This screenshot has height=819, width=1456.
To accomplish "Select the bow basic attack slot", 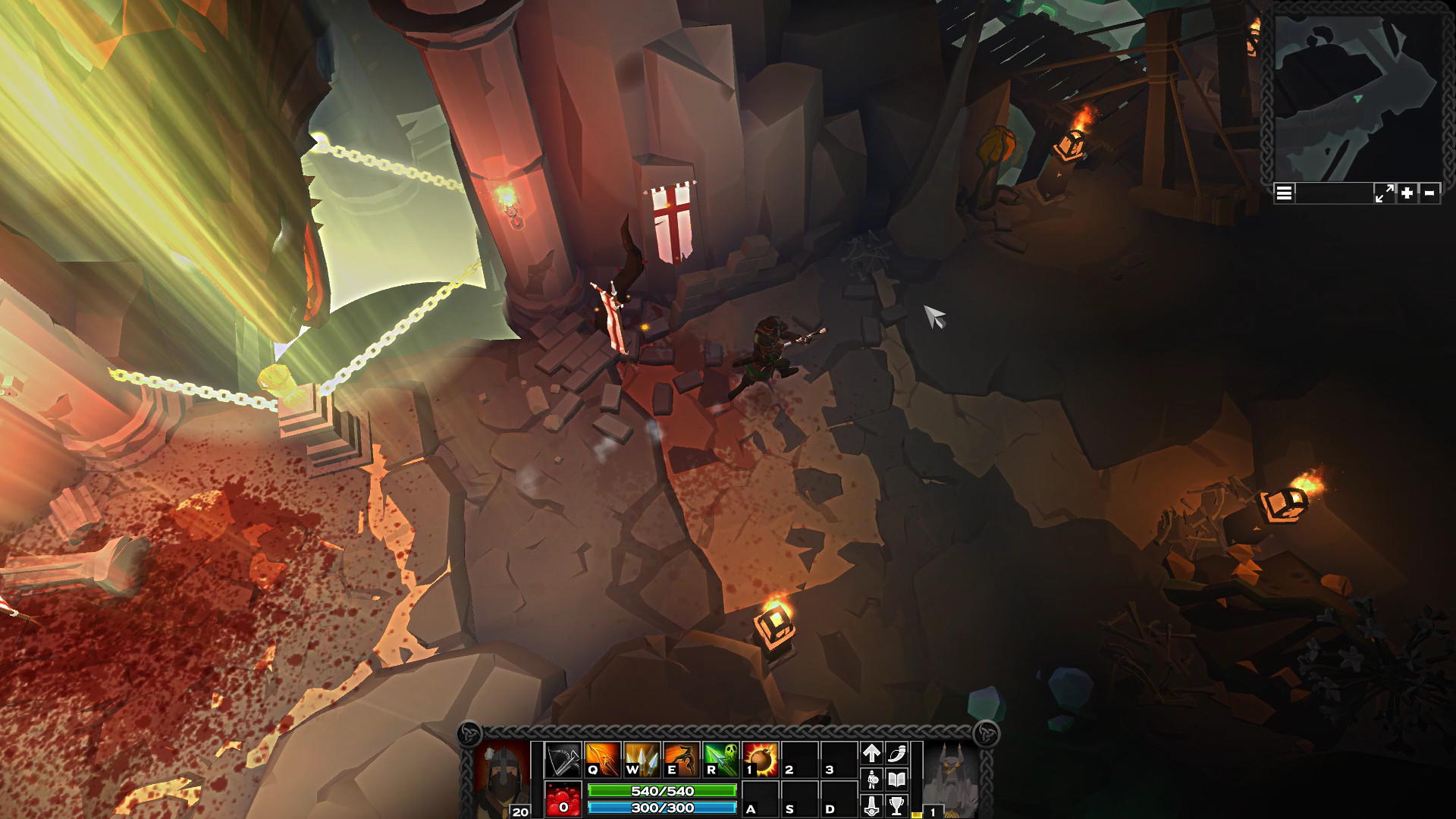I will [563, 760].
